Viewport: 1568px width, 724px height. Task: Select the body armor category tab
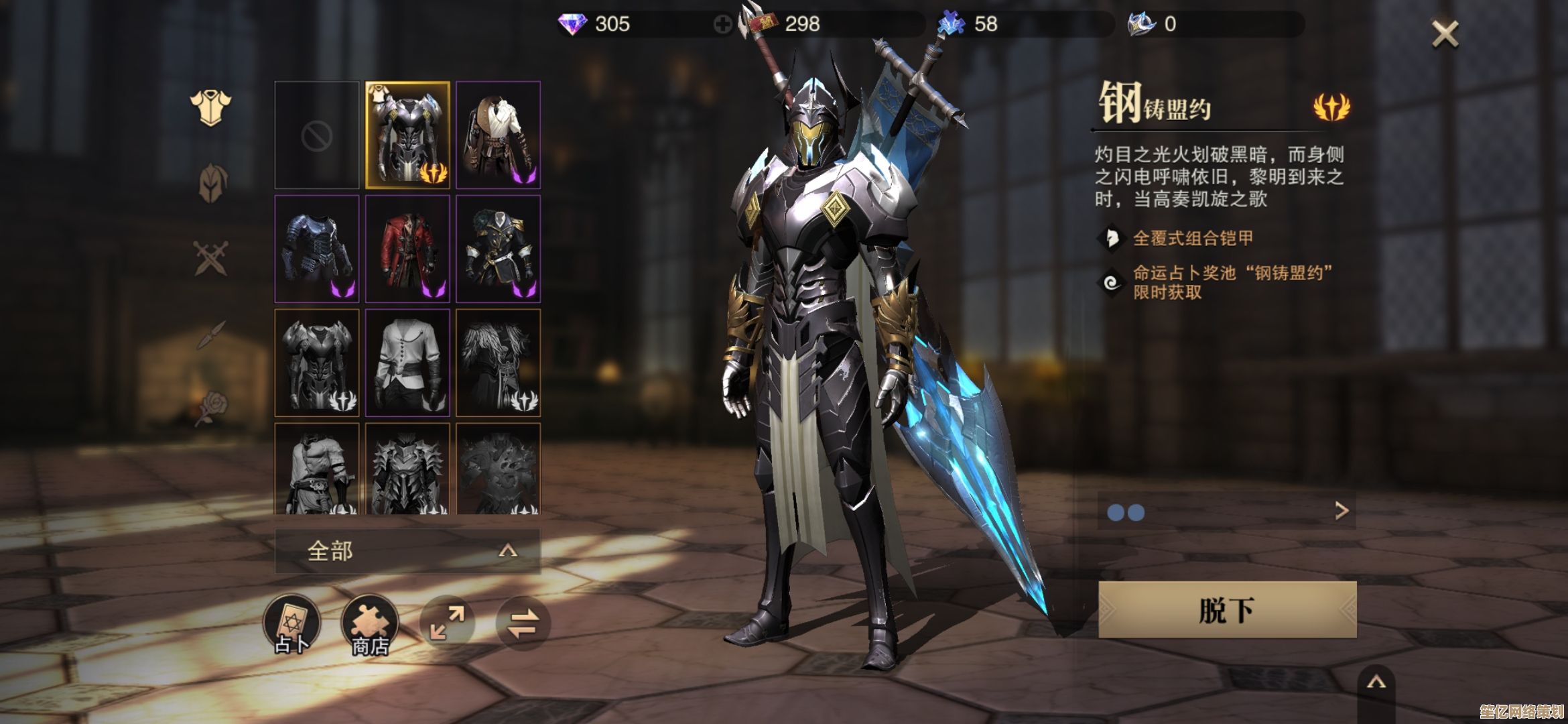(210, 107)
